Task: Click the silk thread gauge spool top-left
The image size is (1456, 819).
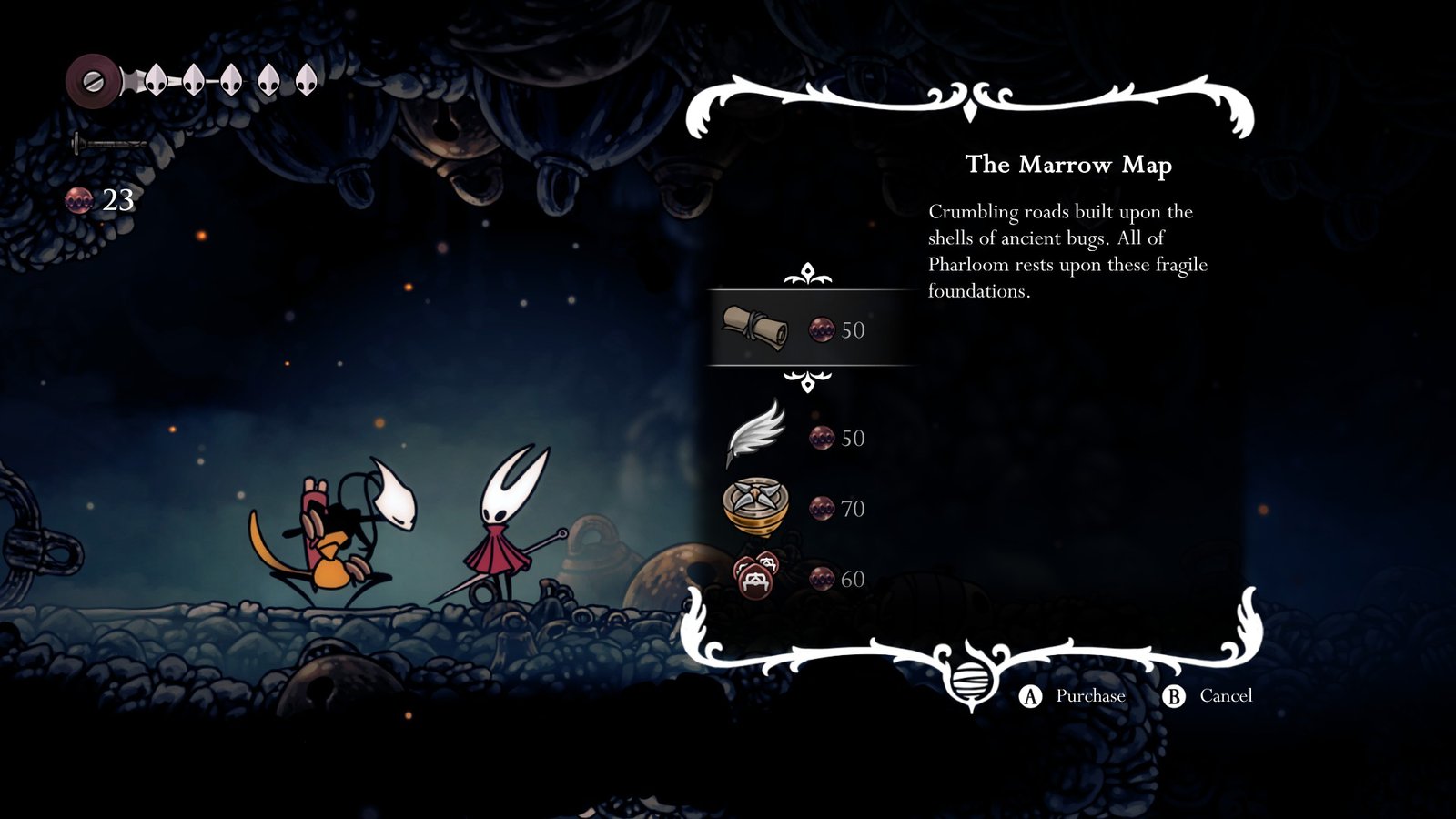Action: click(x=91, y=82)
